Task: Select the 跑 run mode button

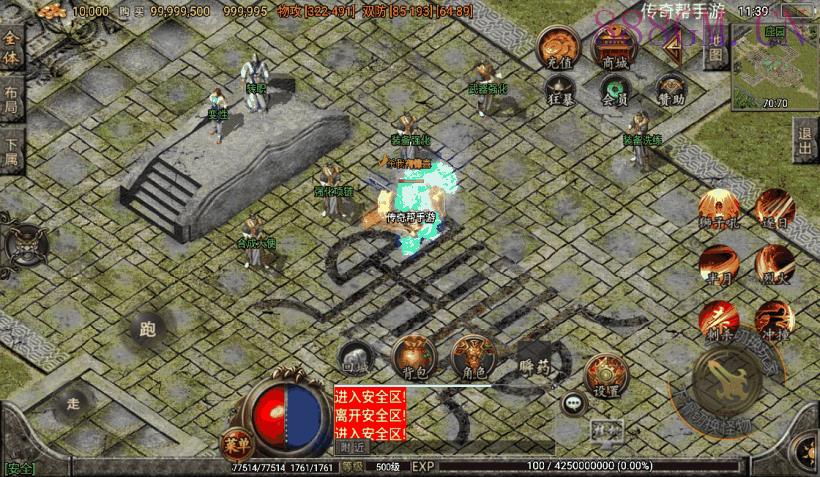Action: coord(150,330)
